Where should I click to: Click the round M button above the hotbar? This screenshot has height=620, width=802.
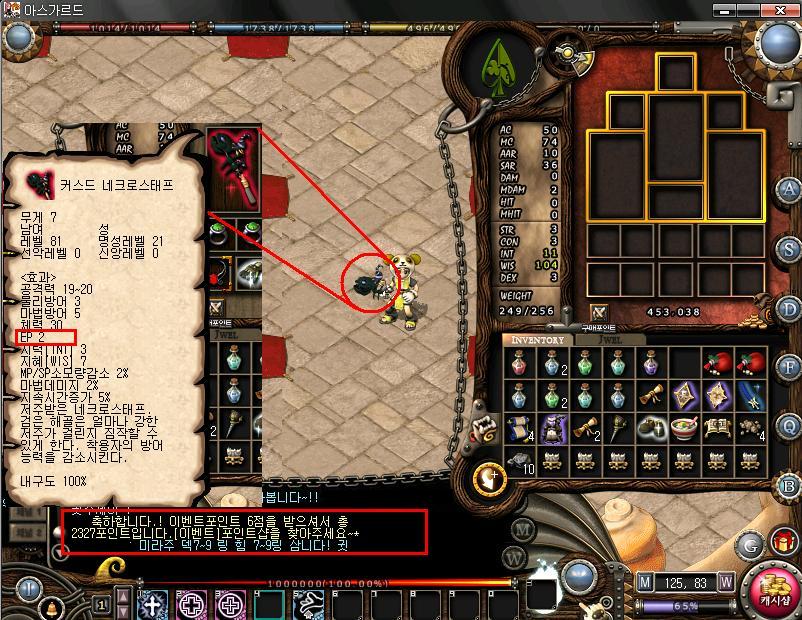click(x=522, y=529)
